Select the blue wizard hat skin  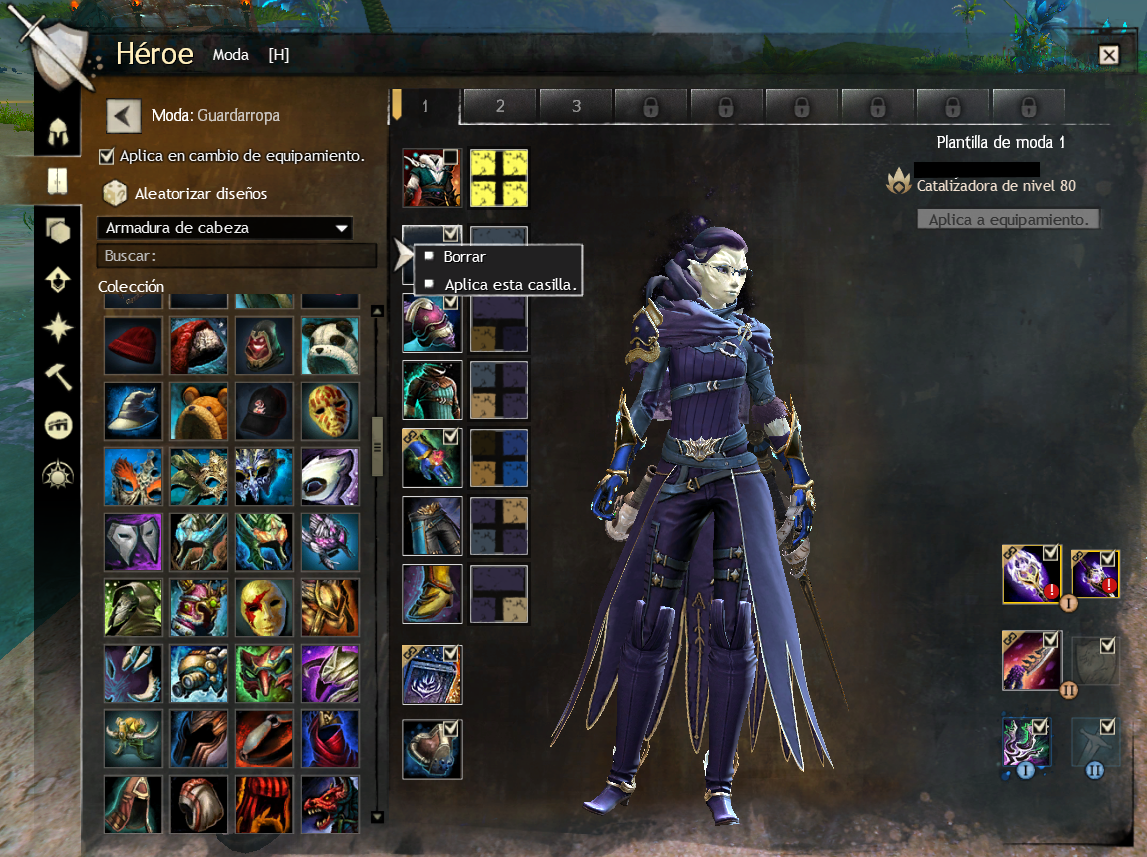133,411
